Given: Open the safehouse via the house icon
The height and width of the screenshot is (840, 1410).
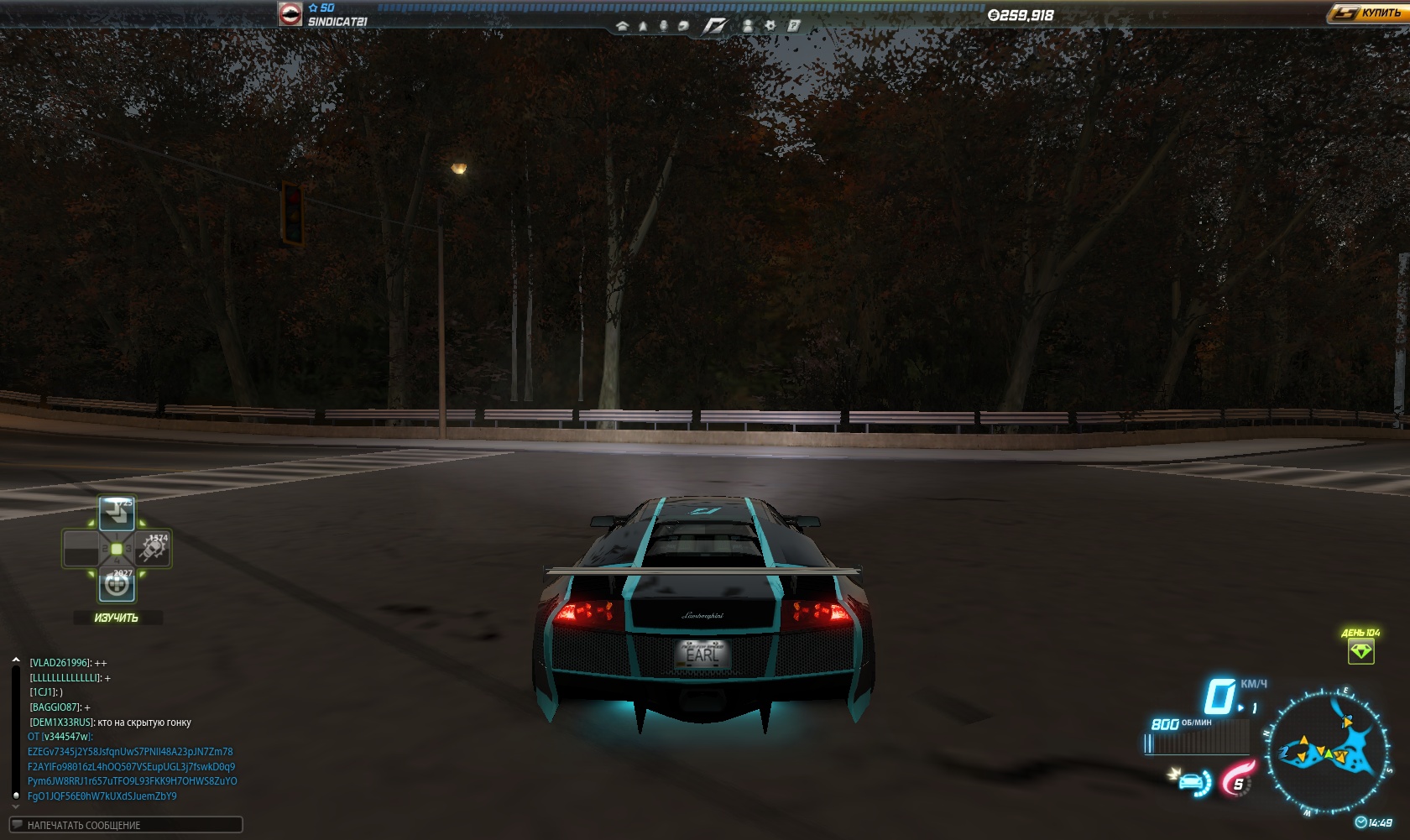Looking at the screenshot, I should (622, 26).
